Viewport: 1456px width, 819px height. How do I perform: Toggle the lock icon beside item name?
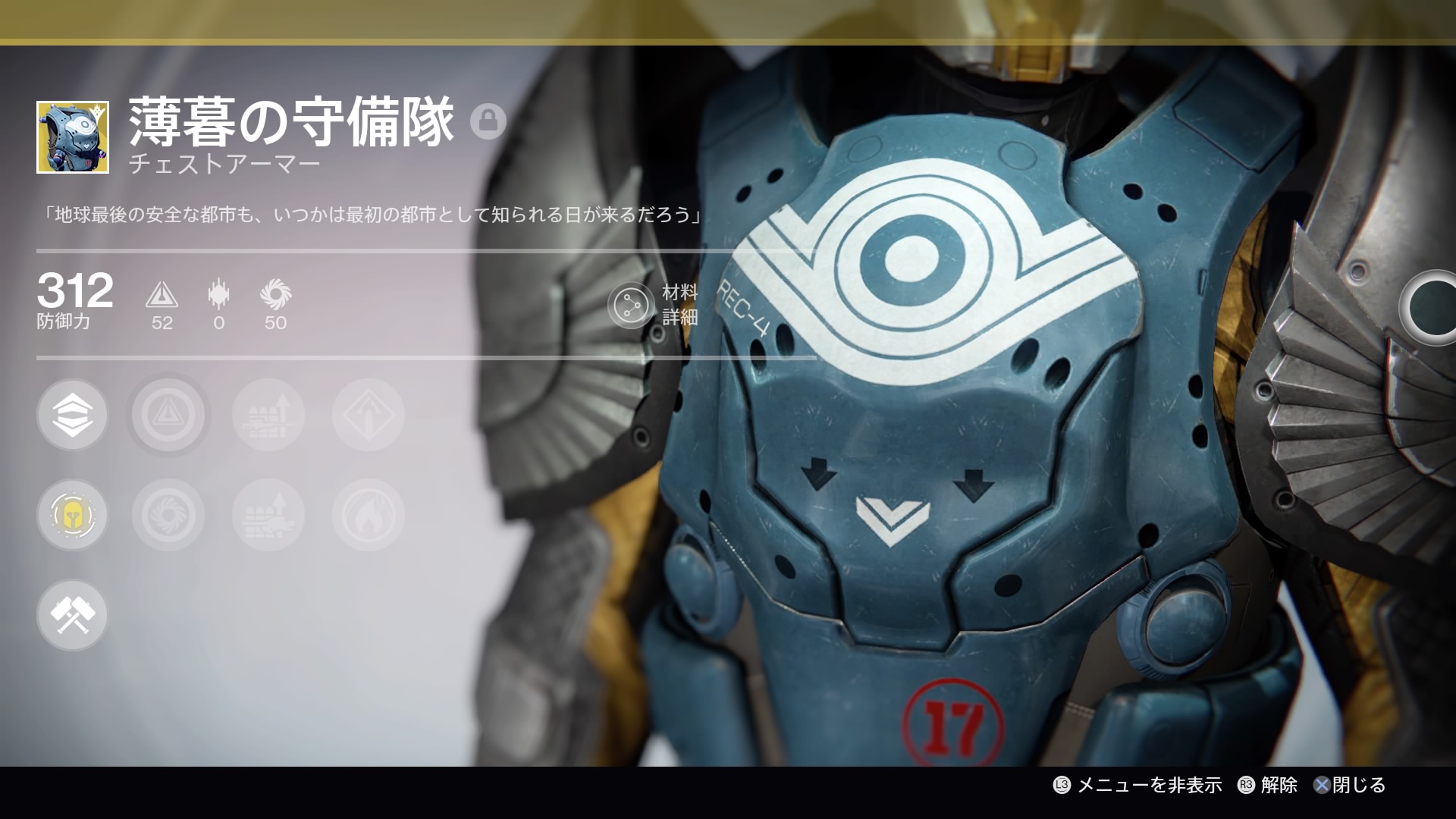click(488, 121)
